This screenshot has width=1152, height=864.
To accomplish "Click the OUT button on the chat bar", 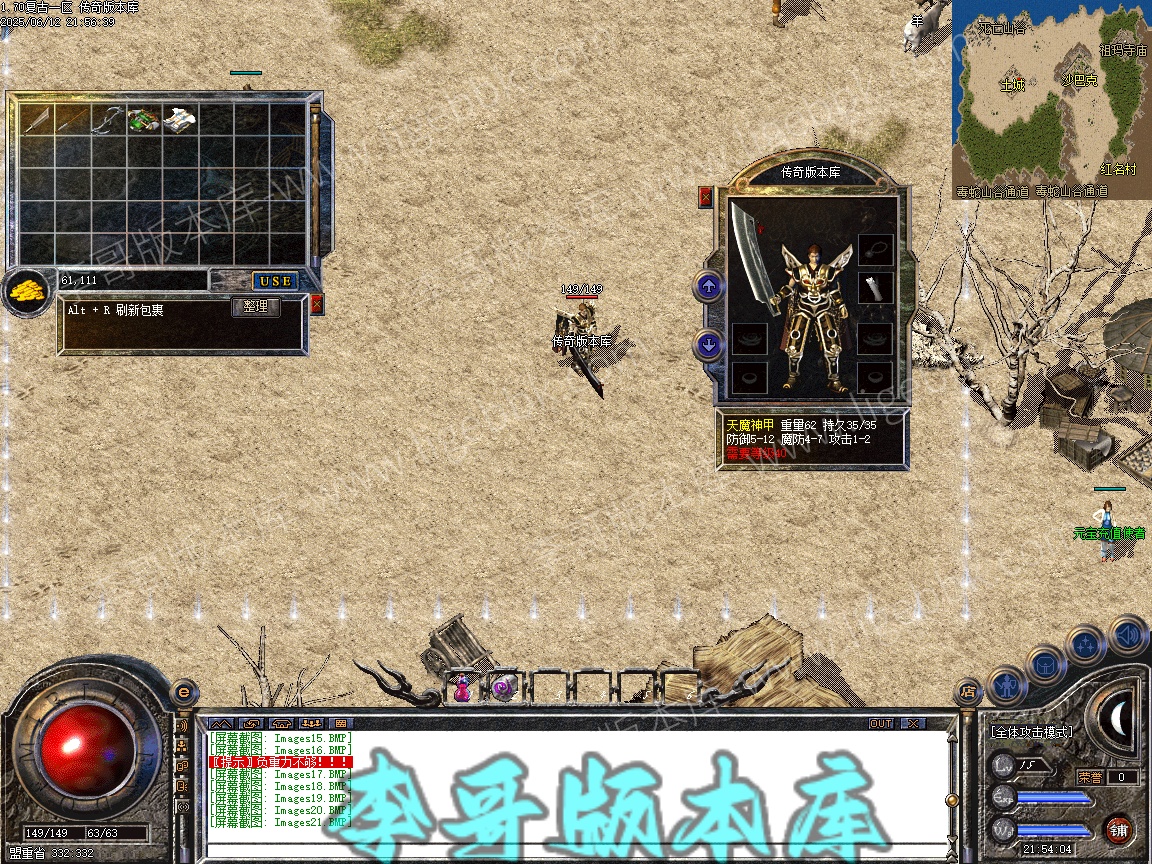I will click(880, 723).
